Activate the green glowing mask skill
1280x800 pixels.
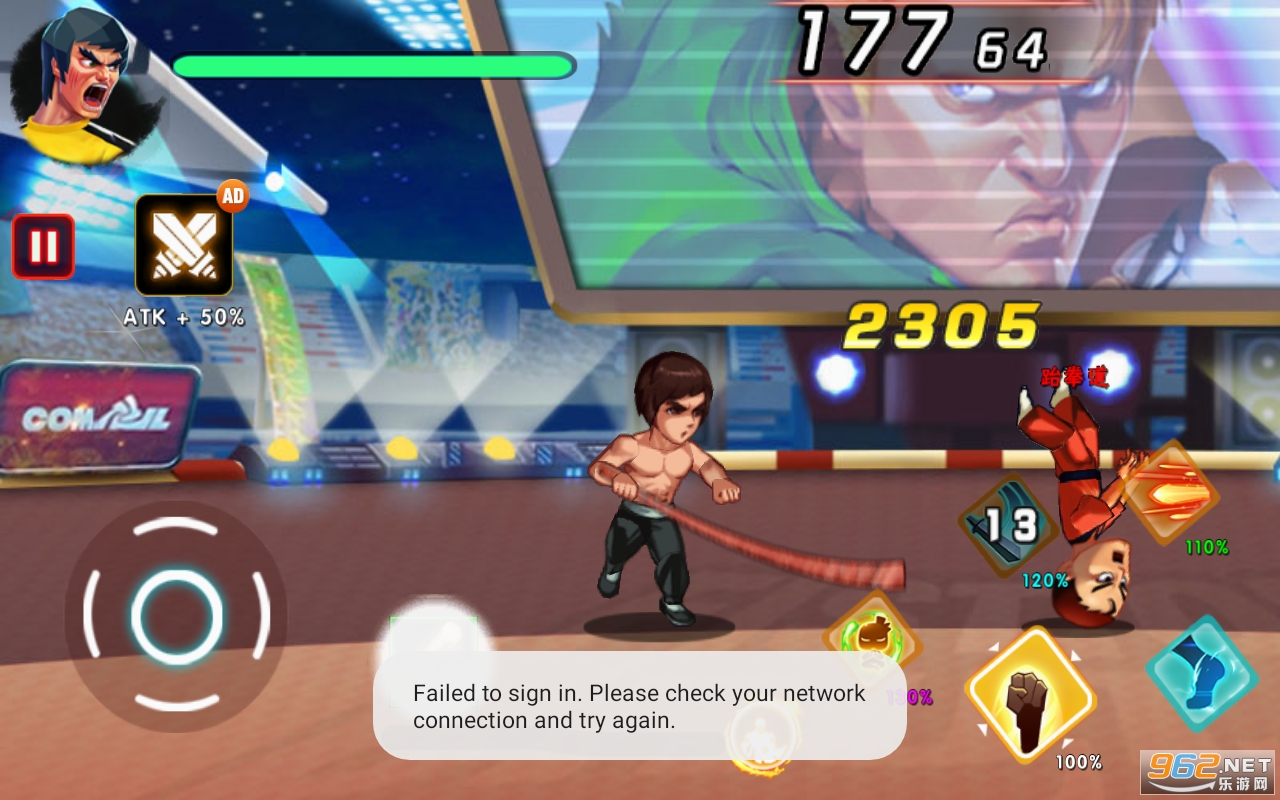(x=872, y=635)
